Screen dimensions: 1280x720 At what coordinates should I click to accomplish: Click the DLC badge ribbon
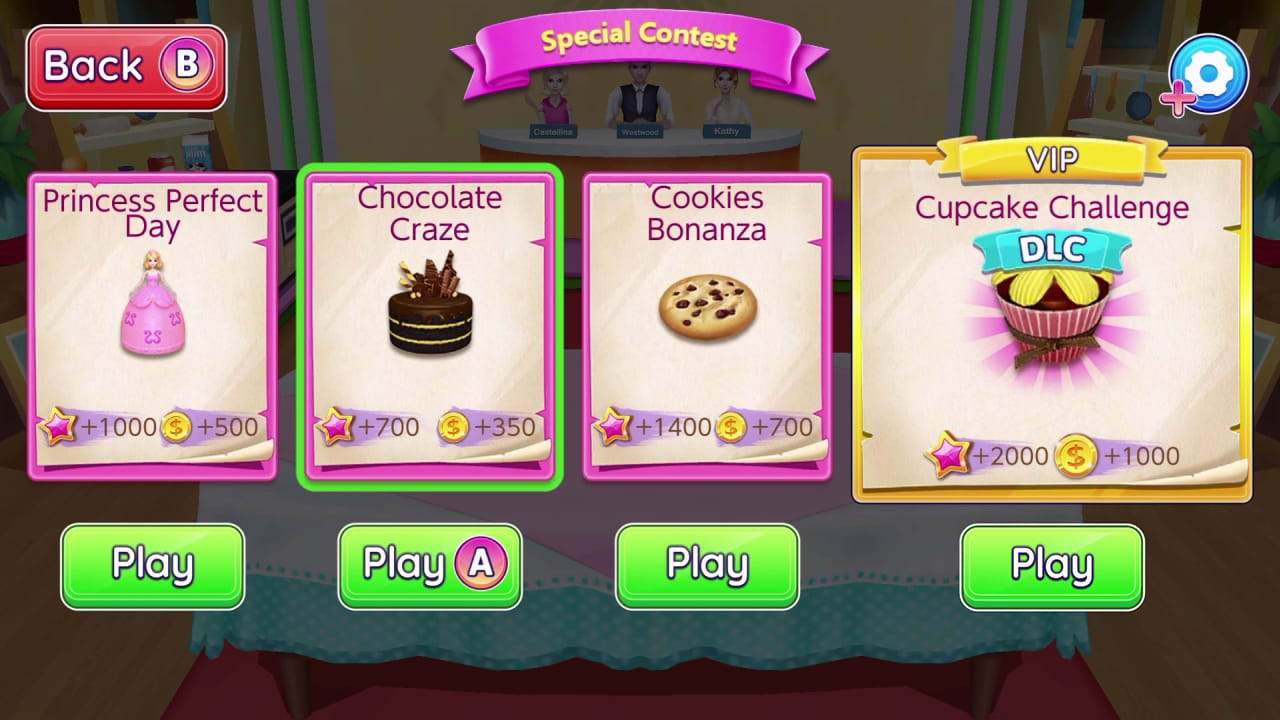[1052, 248]
